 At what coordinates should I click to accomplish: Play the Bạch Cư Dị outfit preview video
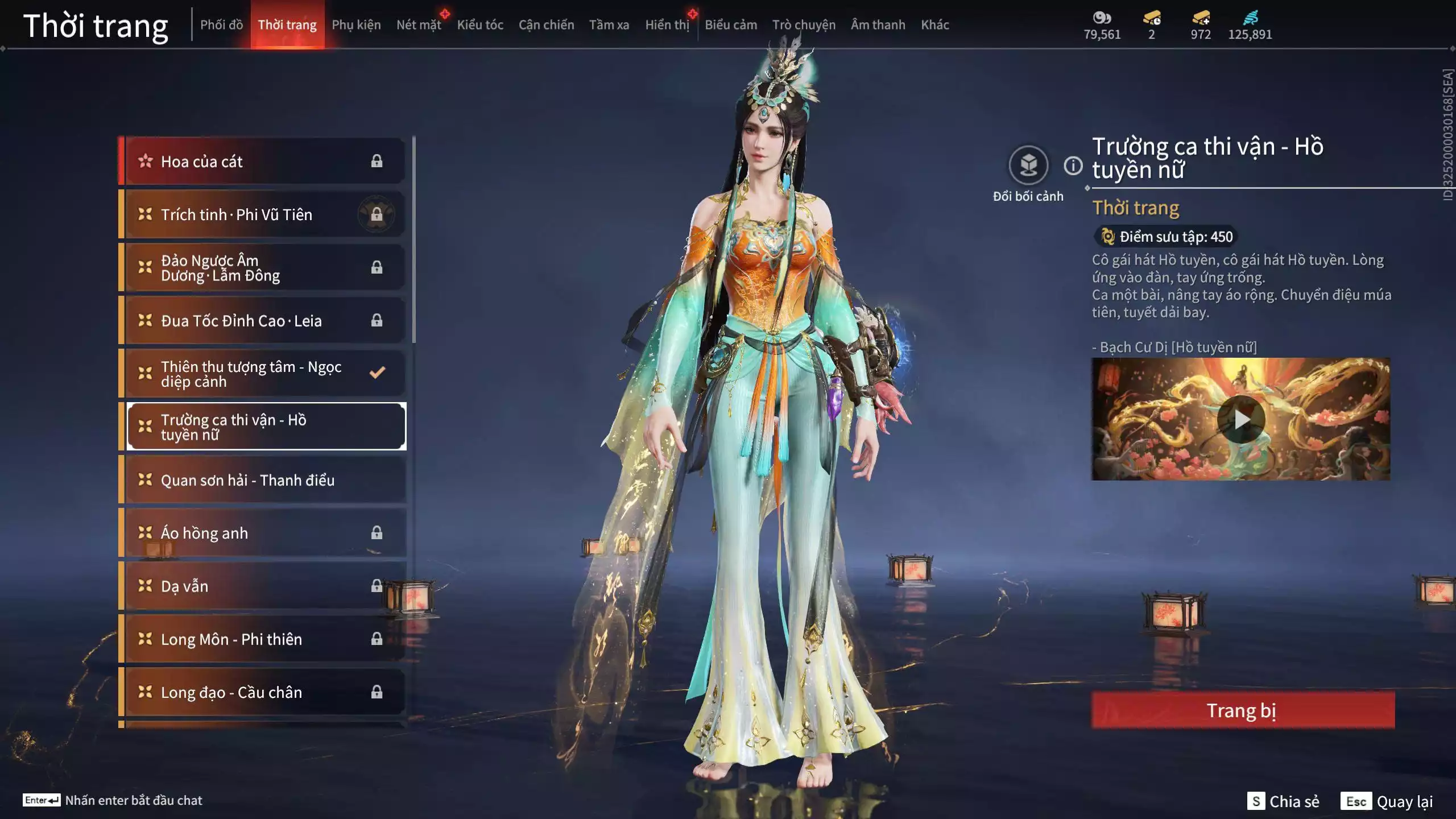pyautogui.click(x=1241, y=419)
